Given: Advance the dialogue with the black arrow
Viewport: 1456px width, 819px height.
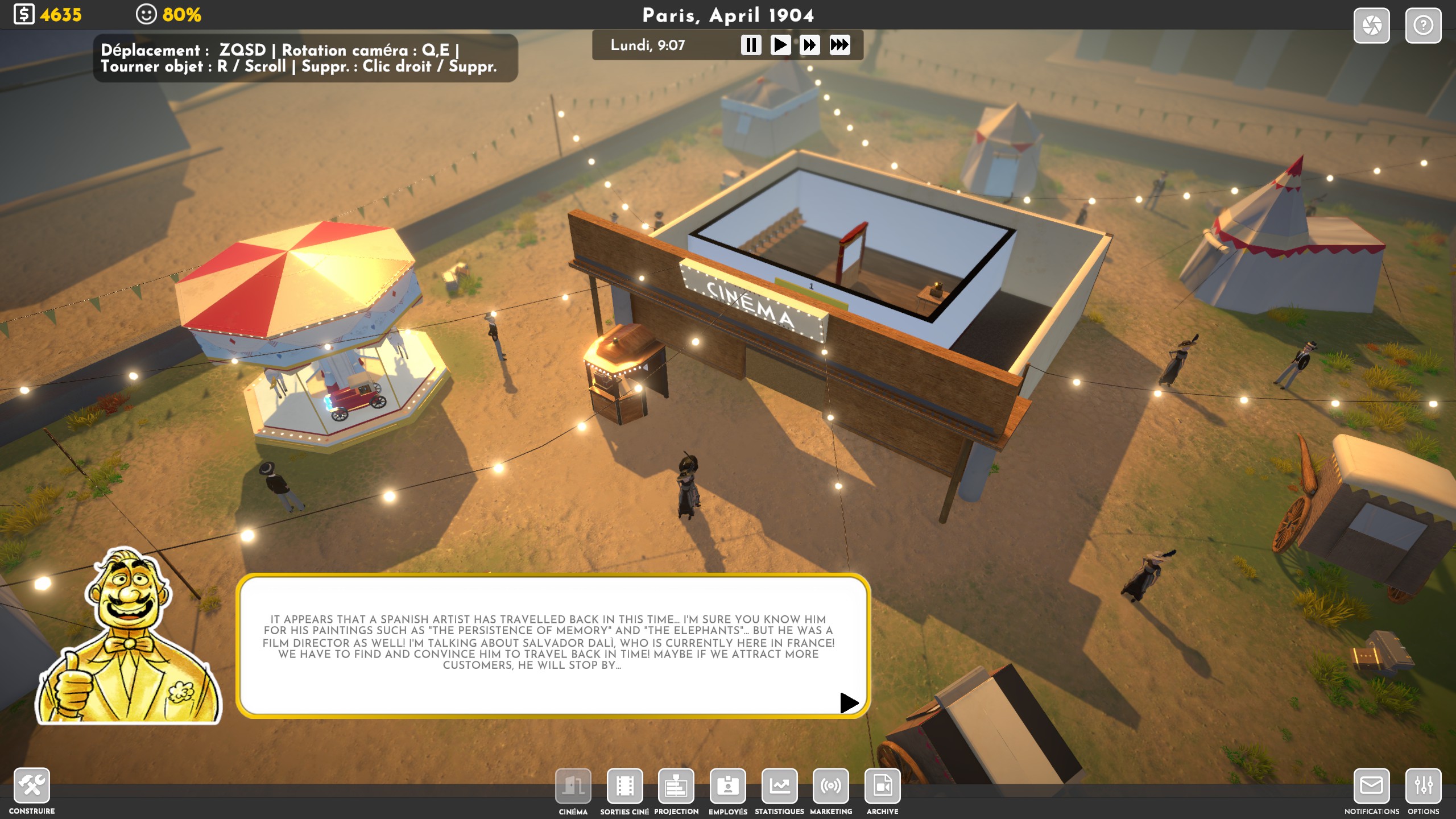Looking at the screenshot, I should (849, 702).
